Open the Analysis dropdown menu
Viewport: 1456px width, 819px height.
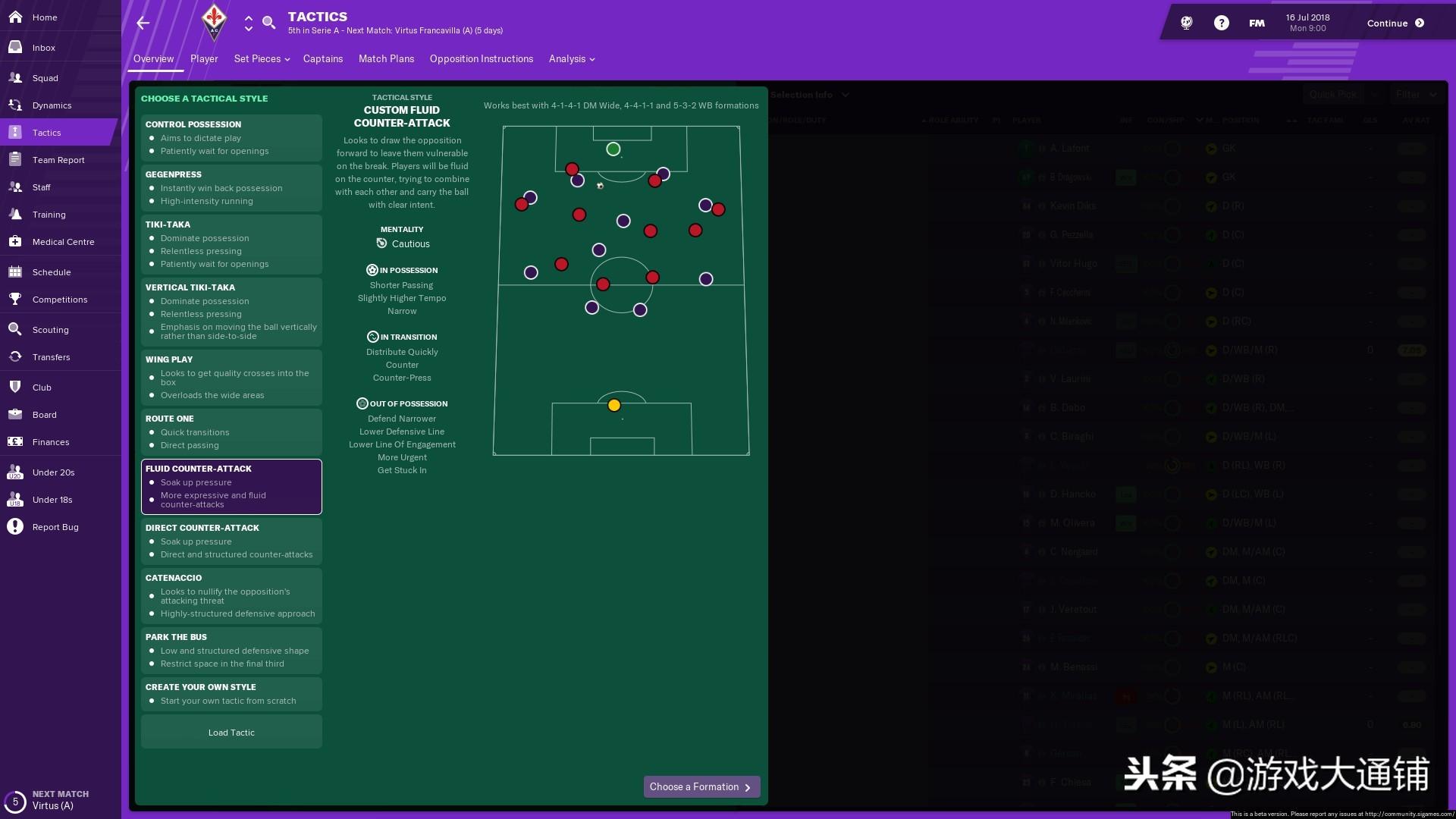[571, 58]
